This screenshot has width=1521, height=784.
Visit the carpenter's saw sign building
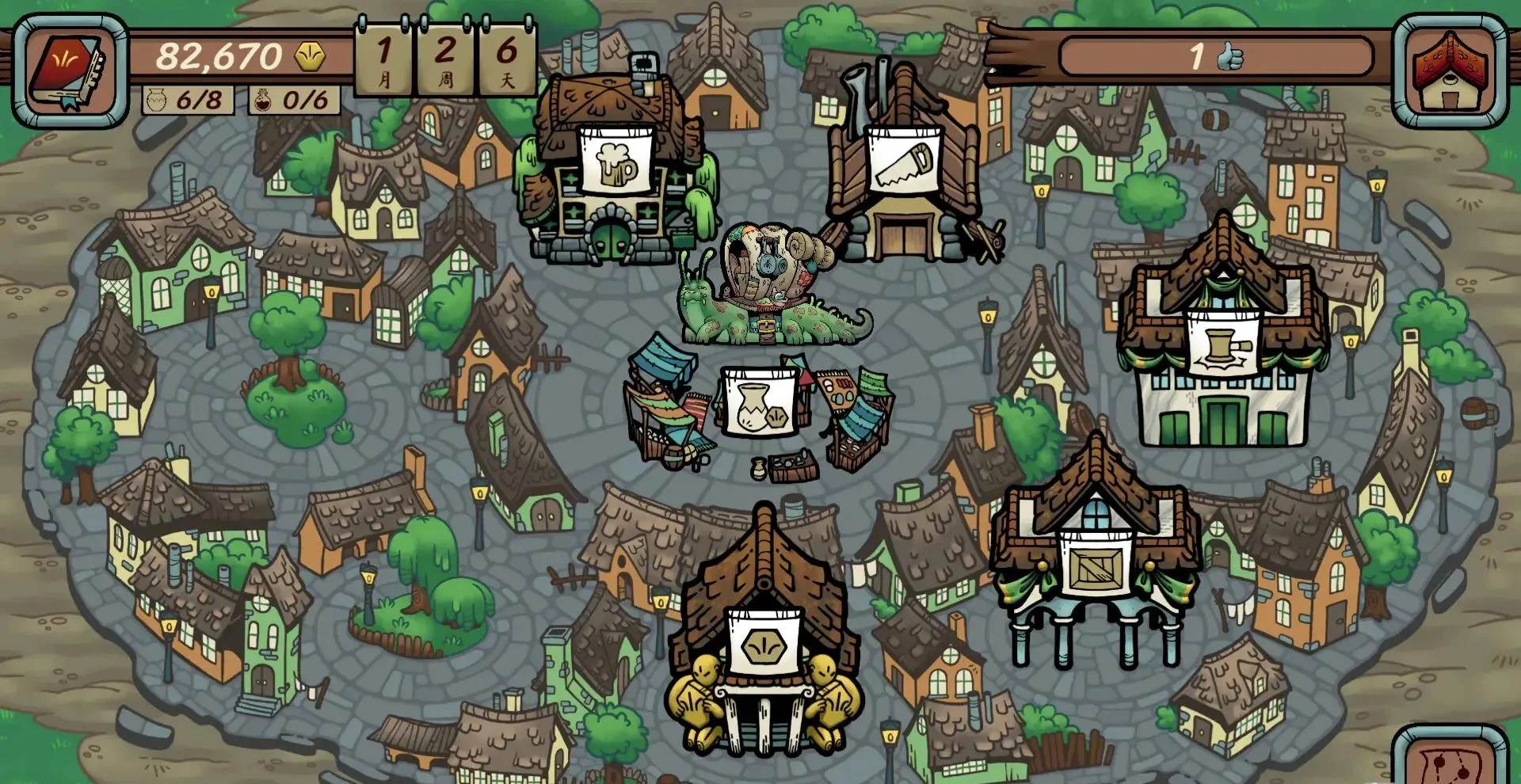tap(904, 162)
